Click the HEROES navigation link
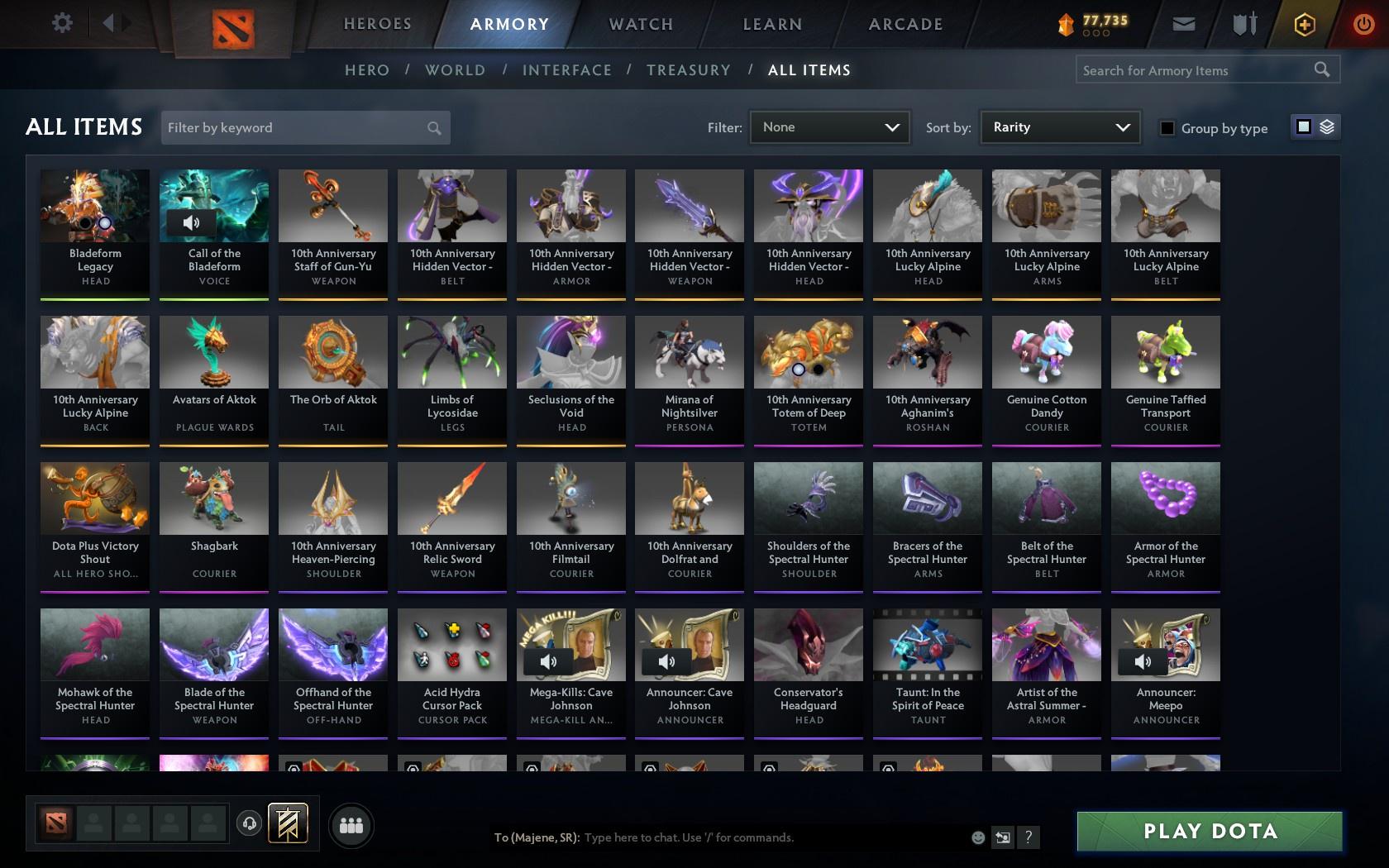This screenshot has height=868, width=1389. pos(377,24)
